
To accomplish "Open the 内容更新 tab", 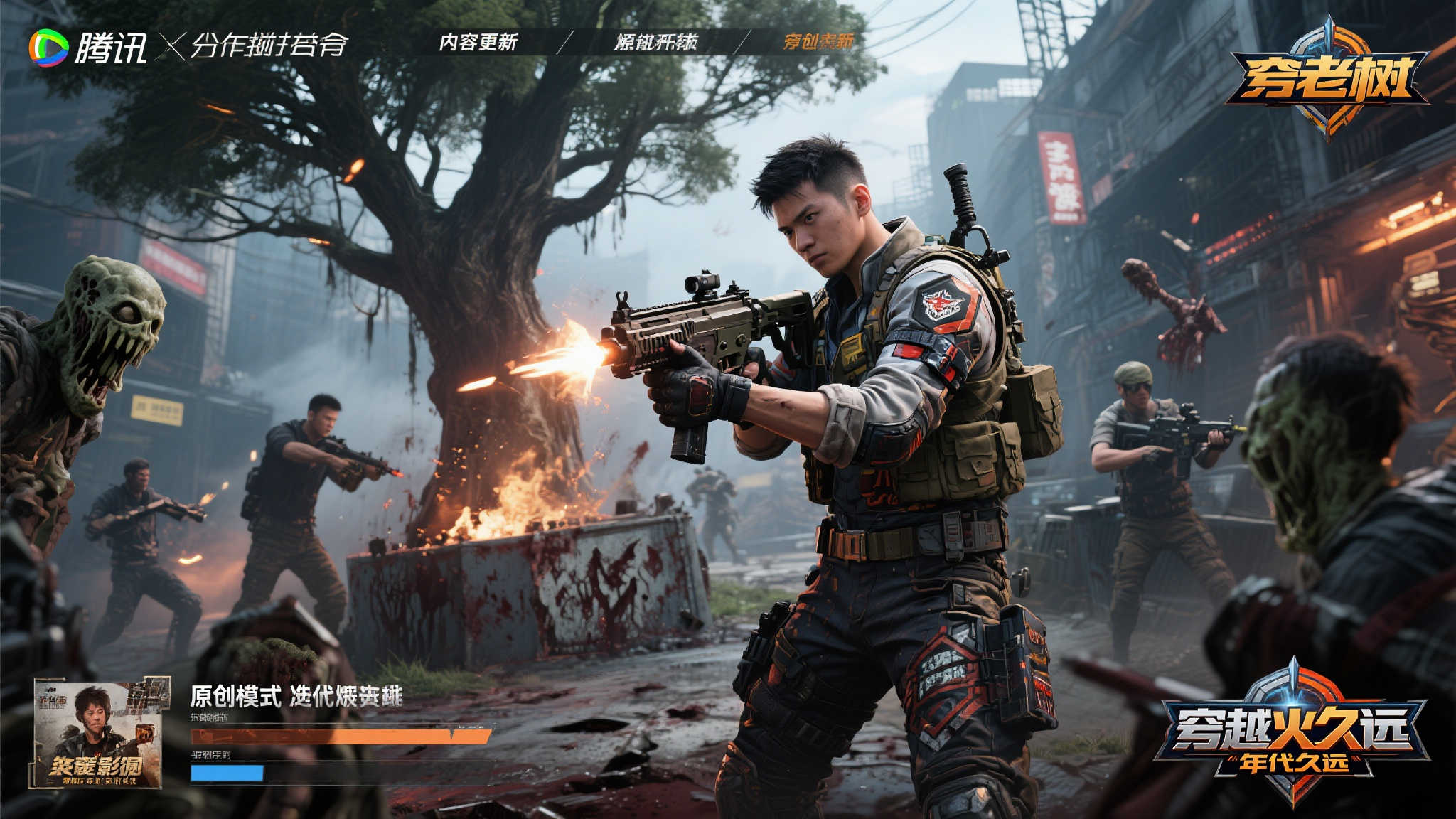I will pos(478,43).
